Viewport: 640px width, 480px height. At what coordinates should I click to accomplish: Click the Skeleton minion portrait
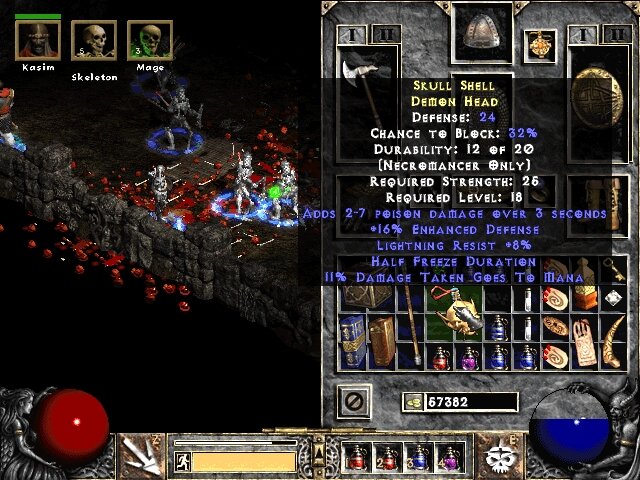pyautogui.click(x=94, y=41)
